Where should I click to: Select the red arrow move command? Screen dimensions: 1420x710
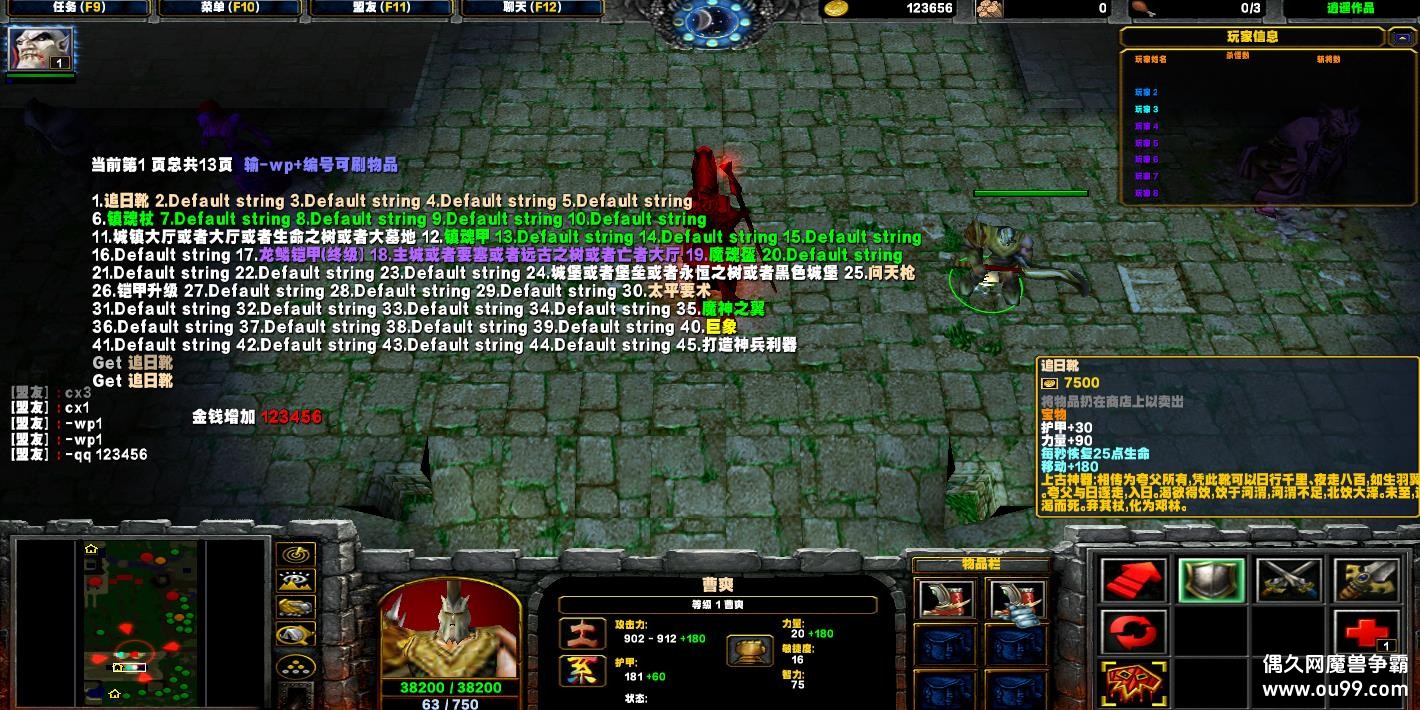(1133, 580)
